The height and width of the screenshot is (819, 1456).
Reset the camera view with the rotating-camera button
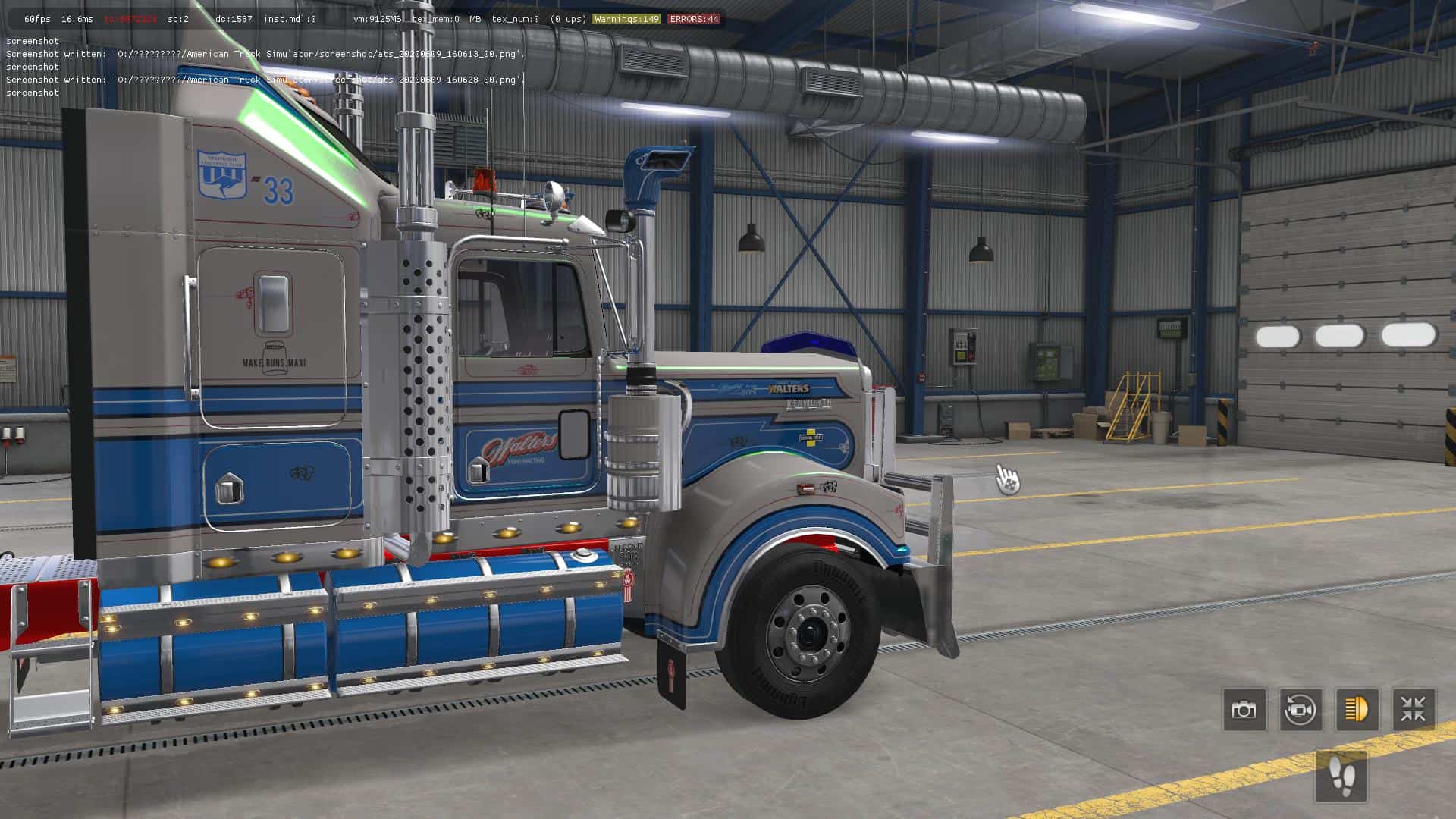pos(1301,710)
